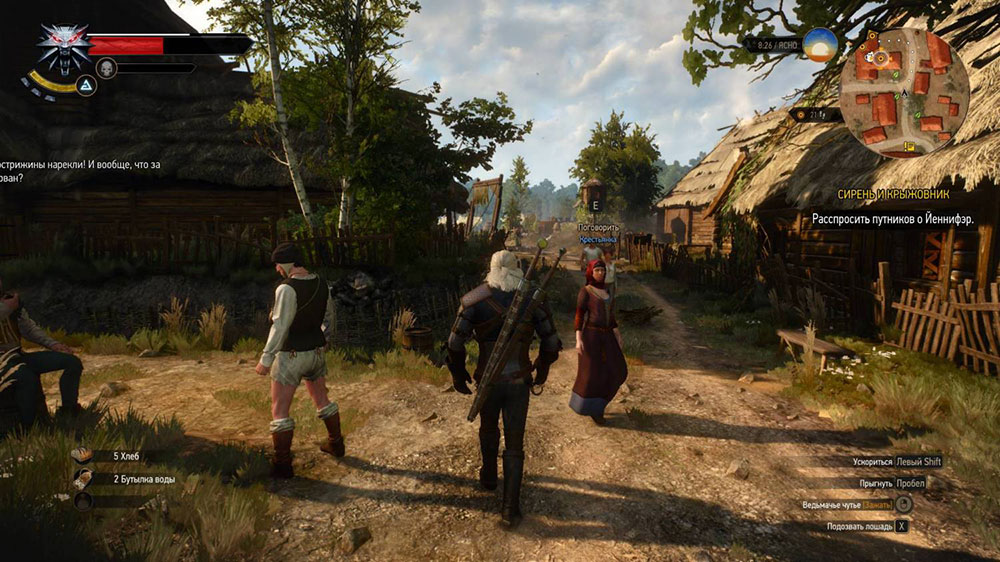
Task: Click the skull icon beside the medallion
Action: 106,68
